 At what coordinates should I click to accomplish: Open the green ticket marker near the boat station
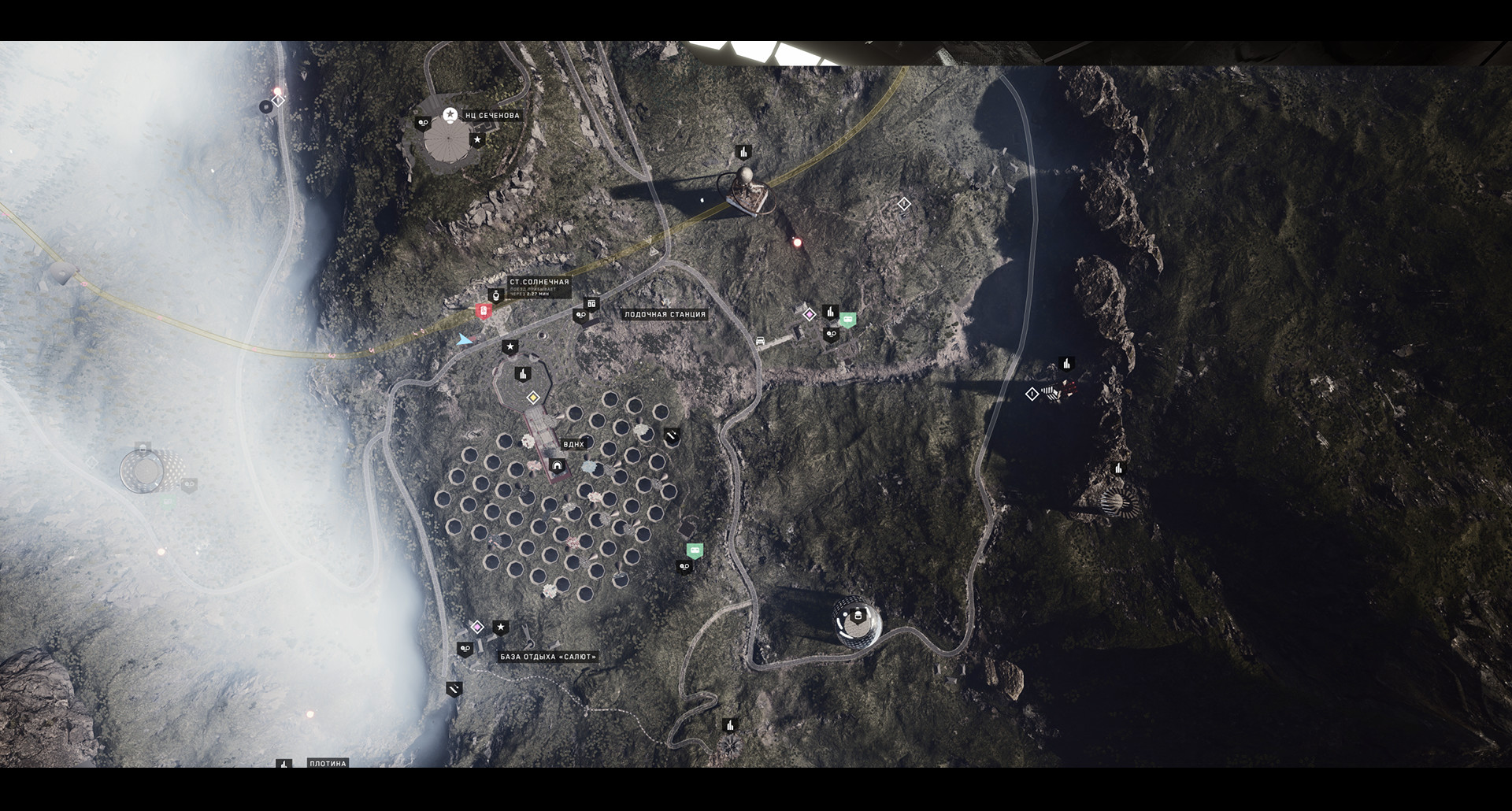(848, 319)
